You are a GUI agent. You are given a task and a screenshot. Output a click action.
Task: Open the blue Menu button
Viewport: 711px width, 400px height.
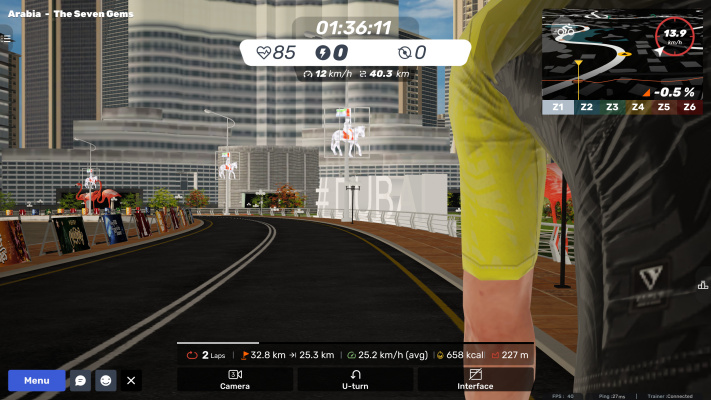coord(37,380)
